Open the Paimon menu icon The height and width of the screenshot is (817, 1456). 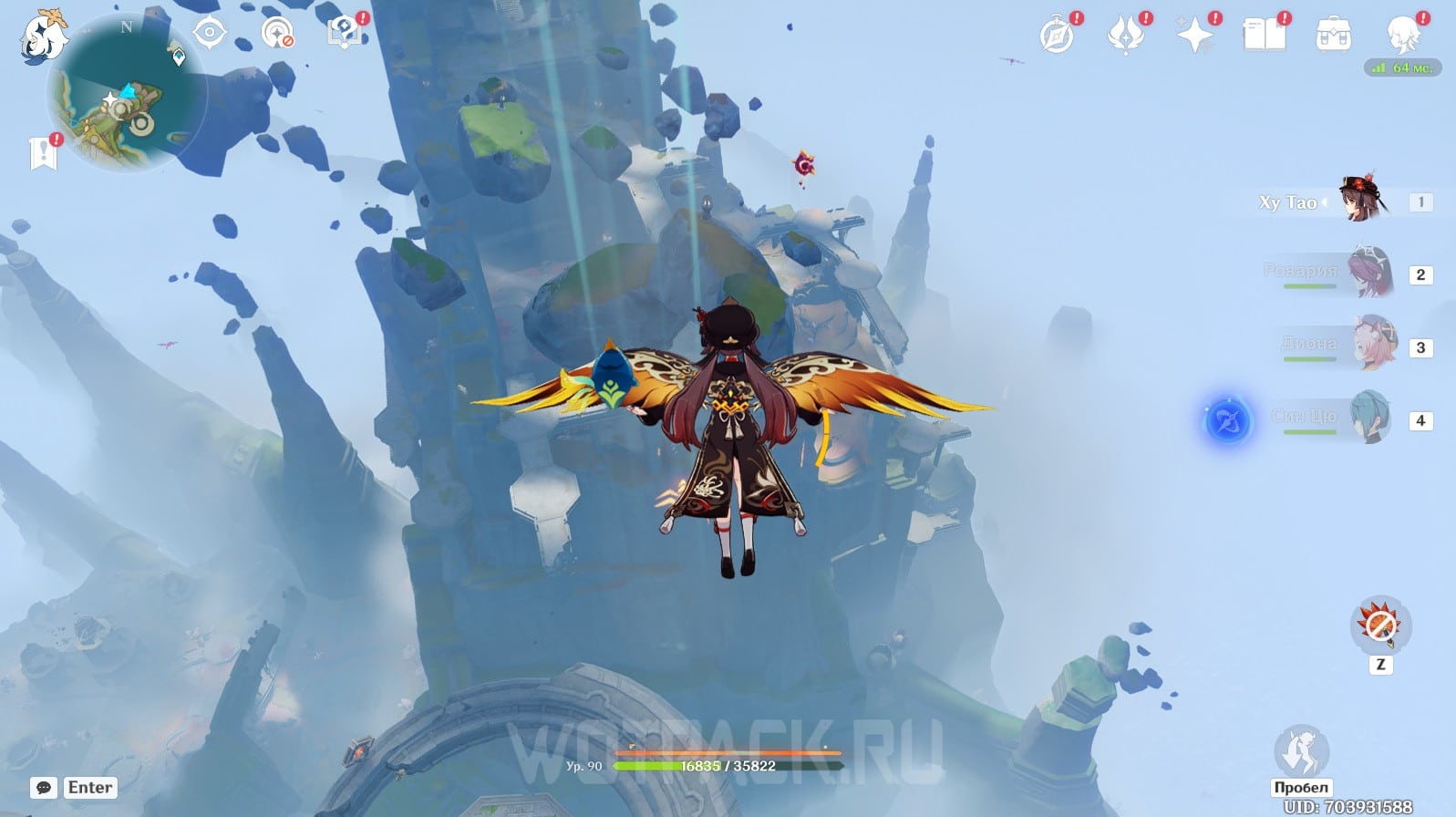coord(42,36)
